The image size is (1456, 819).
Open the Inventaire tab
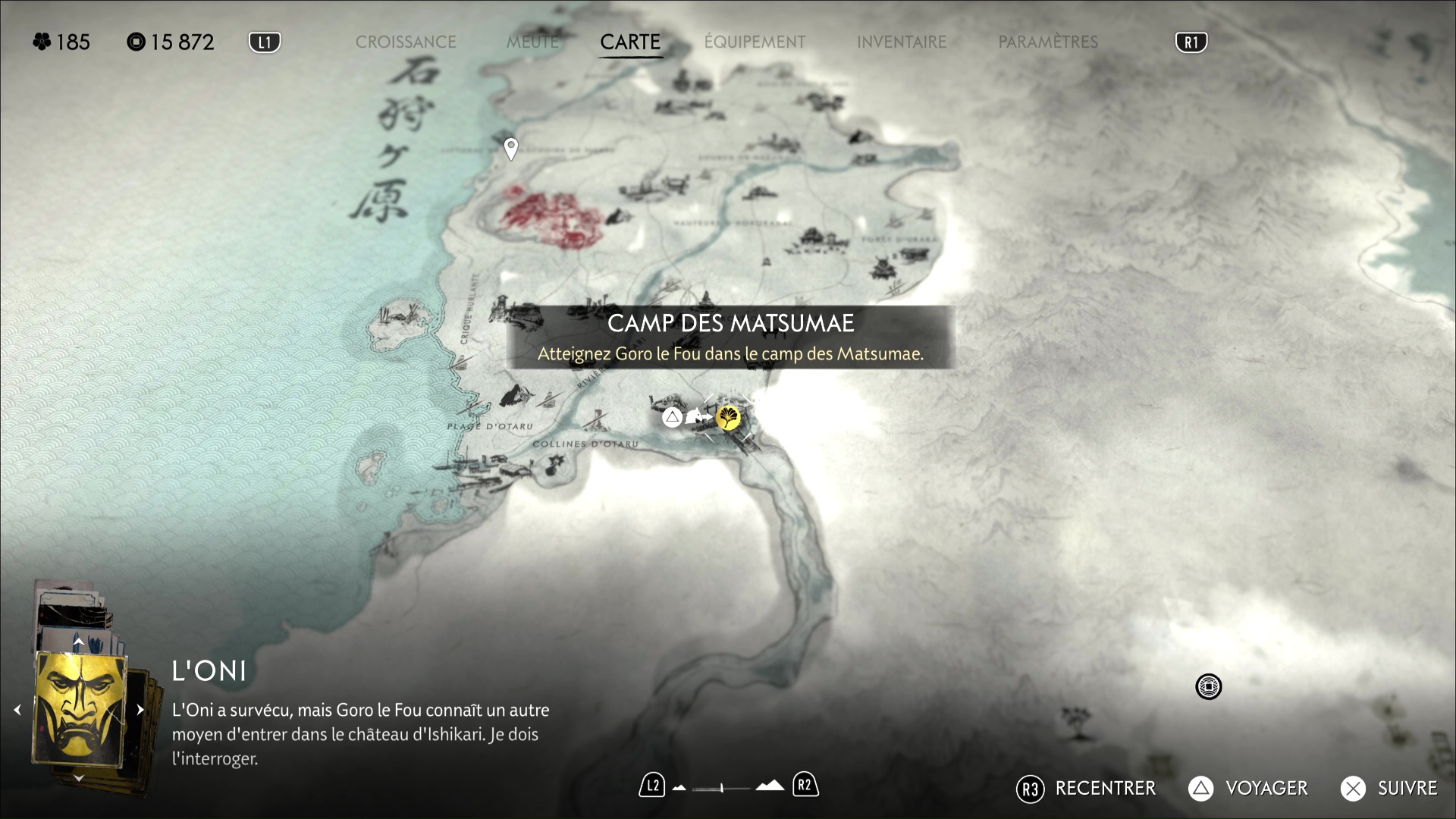[902, 42]
